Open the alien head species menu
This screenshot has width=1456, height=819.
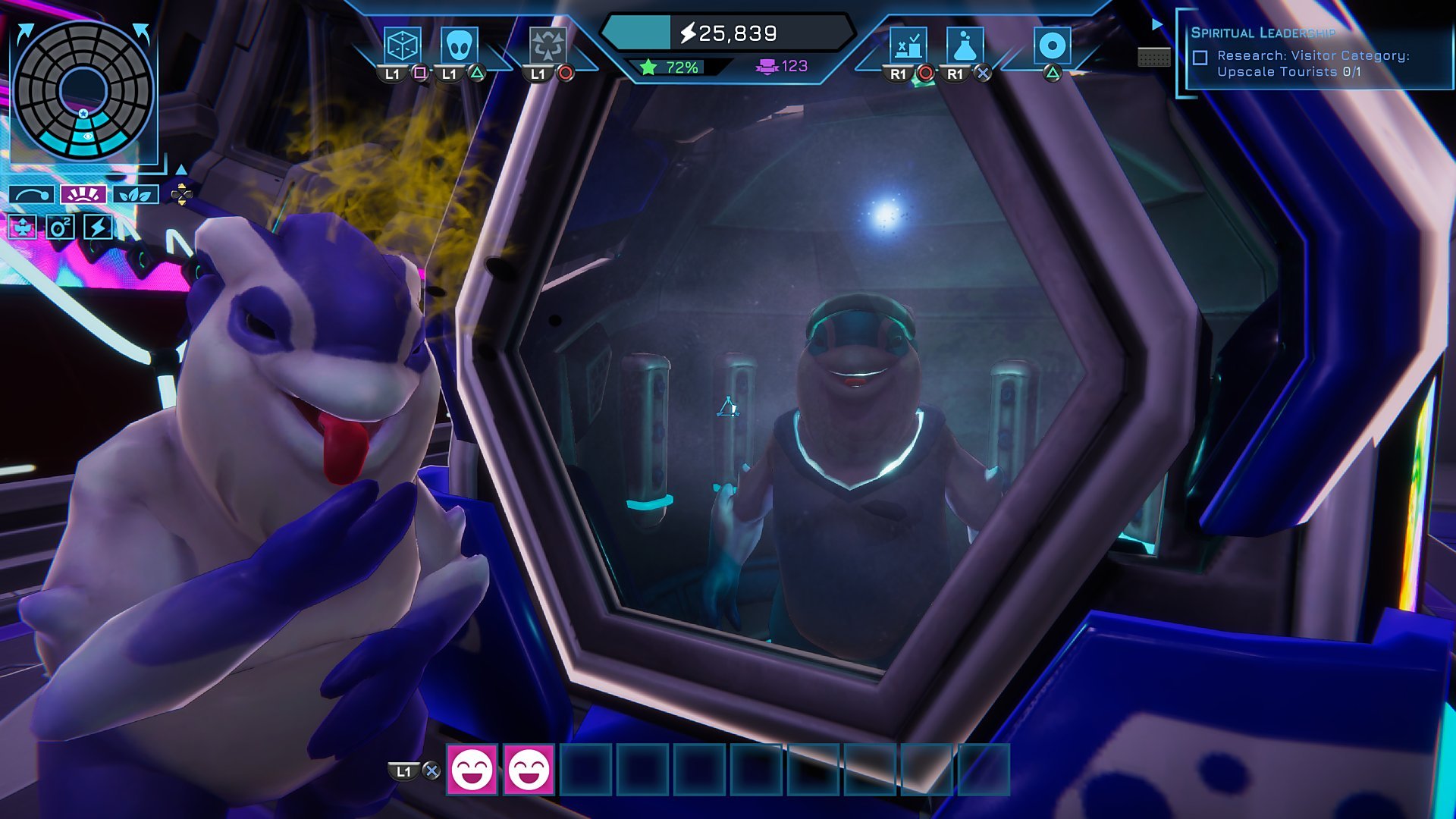click(459, 45)
